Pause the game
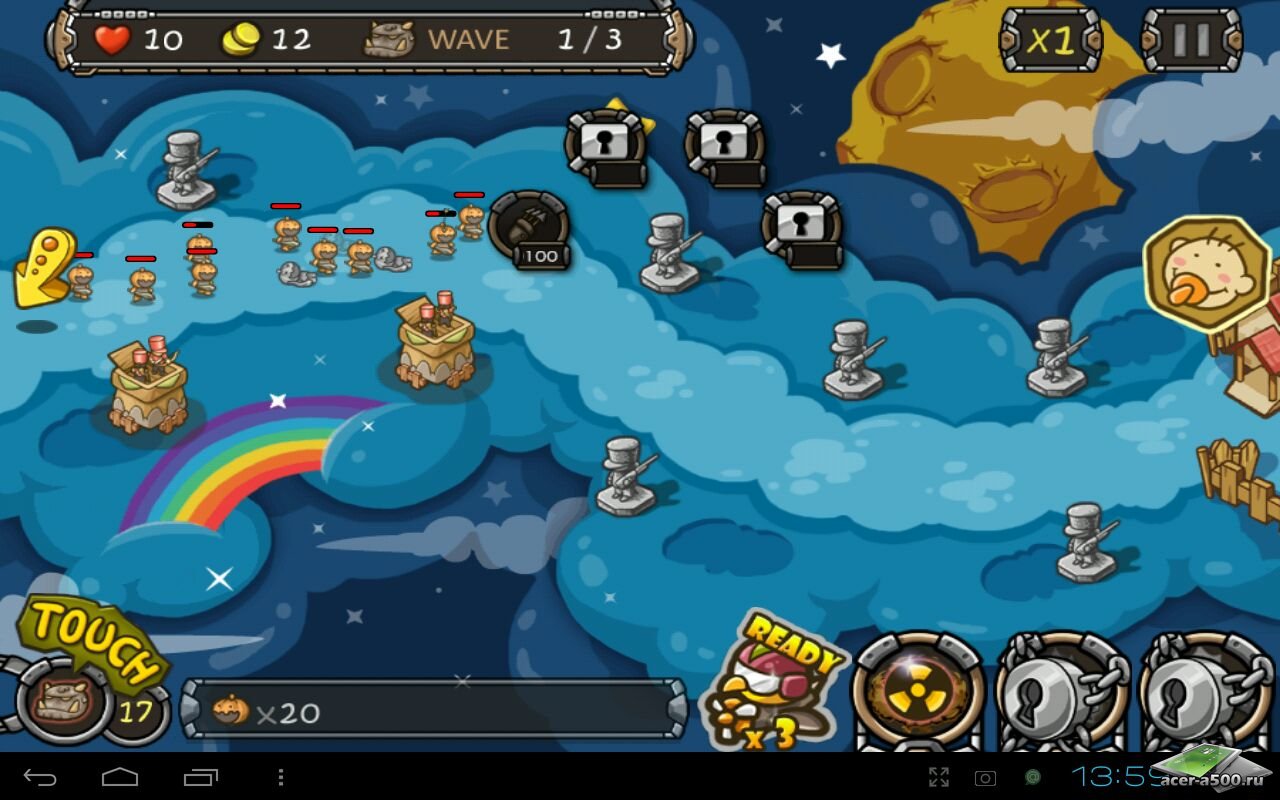1280x800 pixels. point(1190,40)
